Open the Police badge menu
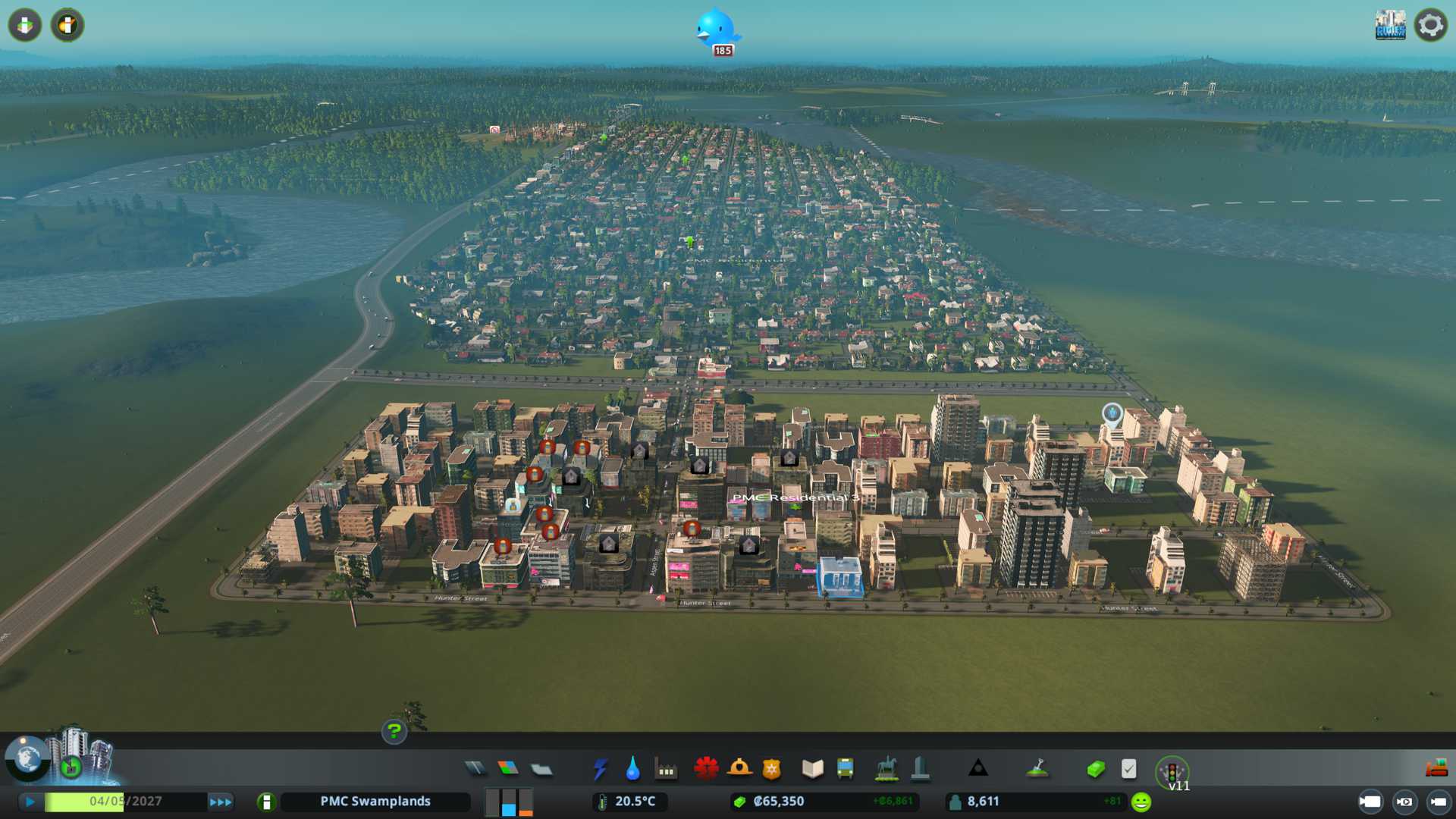The image size is (1456, 819). (772, 769)
